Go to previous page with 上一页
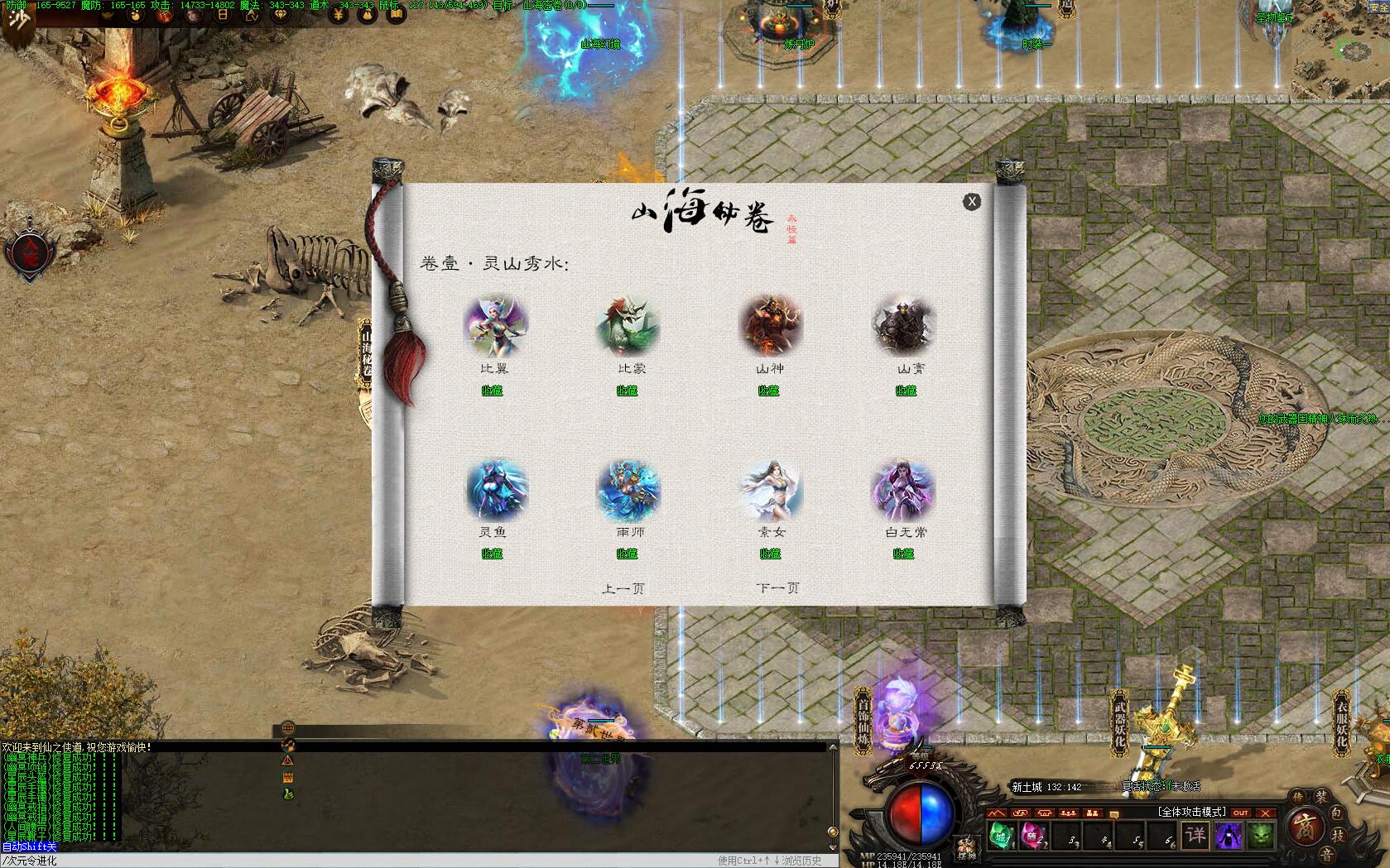Viewport: 1390px width, 868px height. (623, 588)
